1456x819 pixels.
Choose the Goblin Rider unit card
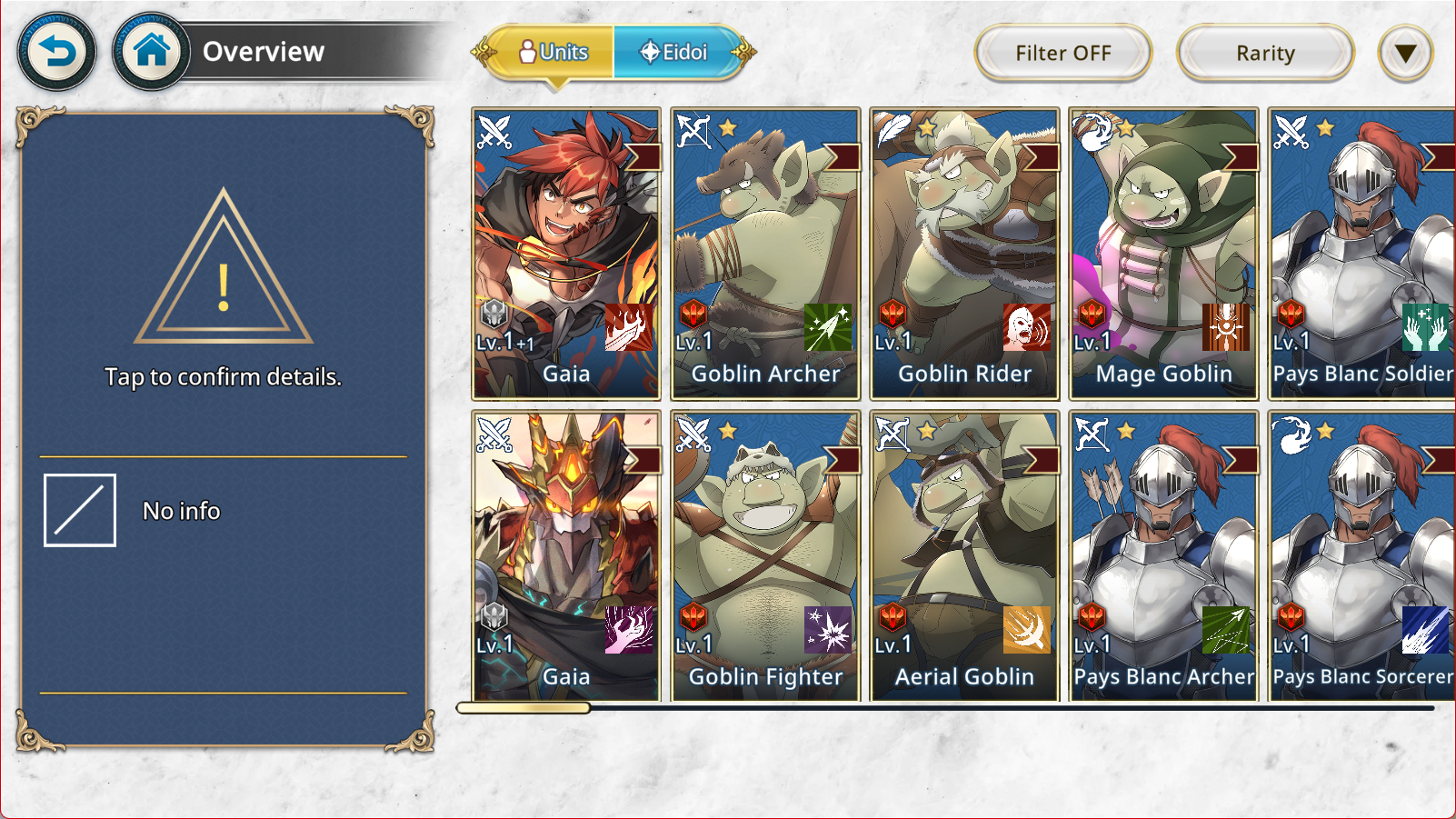click(x=964, y=254)
